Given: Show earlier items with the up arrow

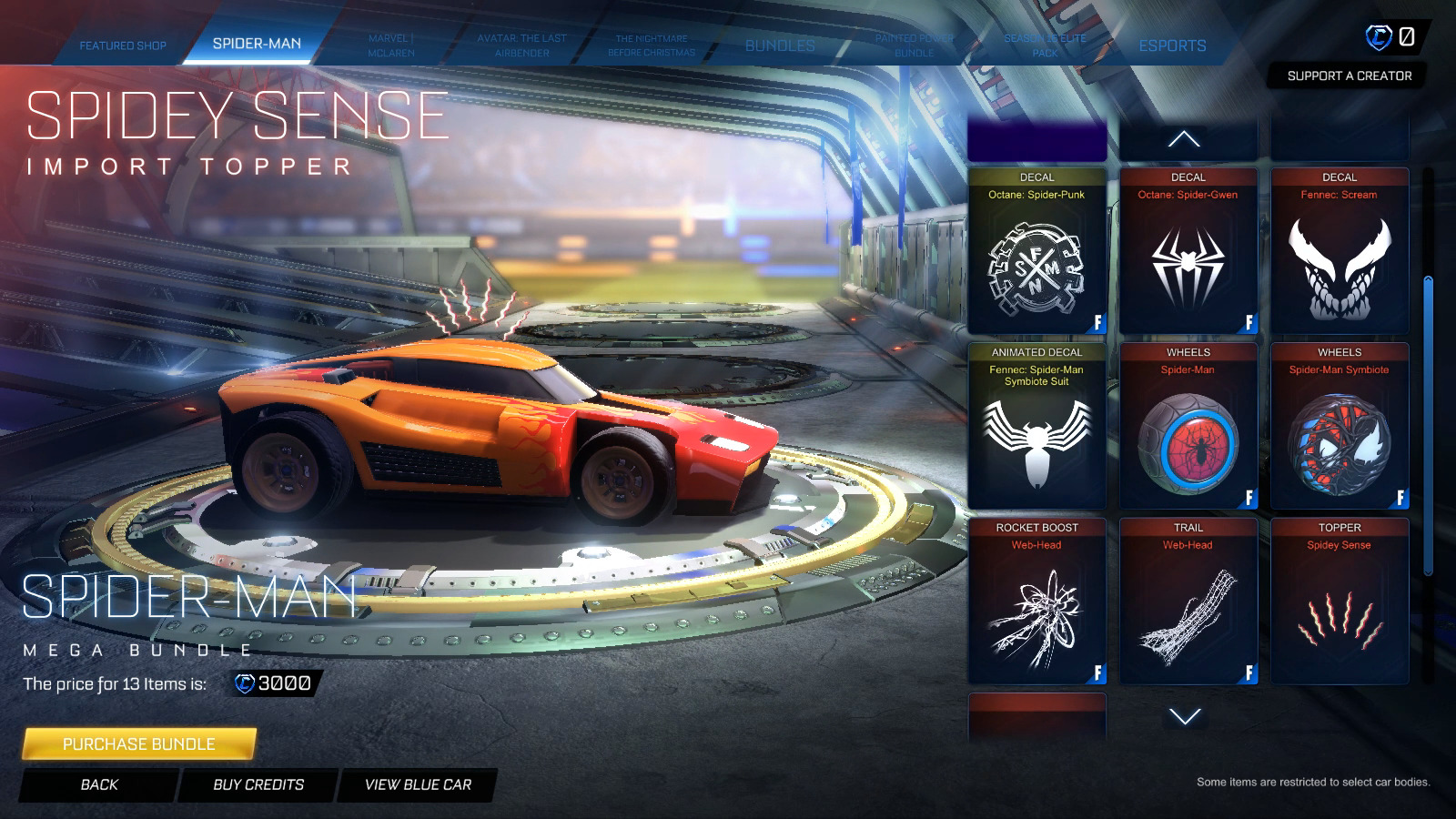Looking at the screenshot, I should pos(1184,139).
